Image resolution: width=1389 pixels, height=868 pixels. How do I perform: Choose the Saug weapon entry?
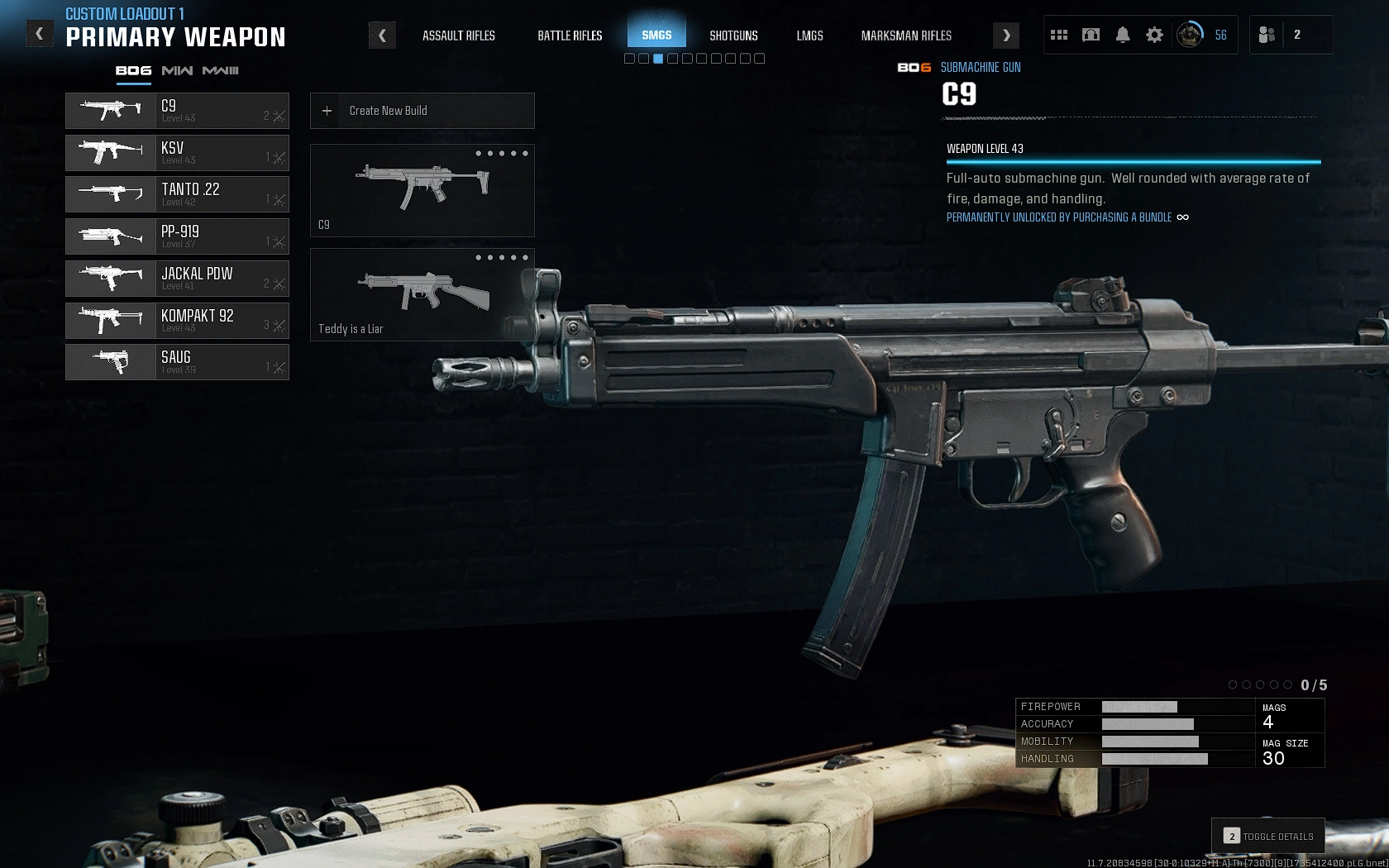click(177, 362)
